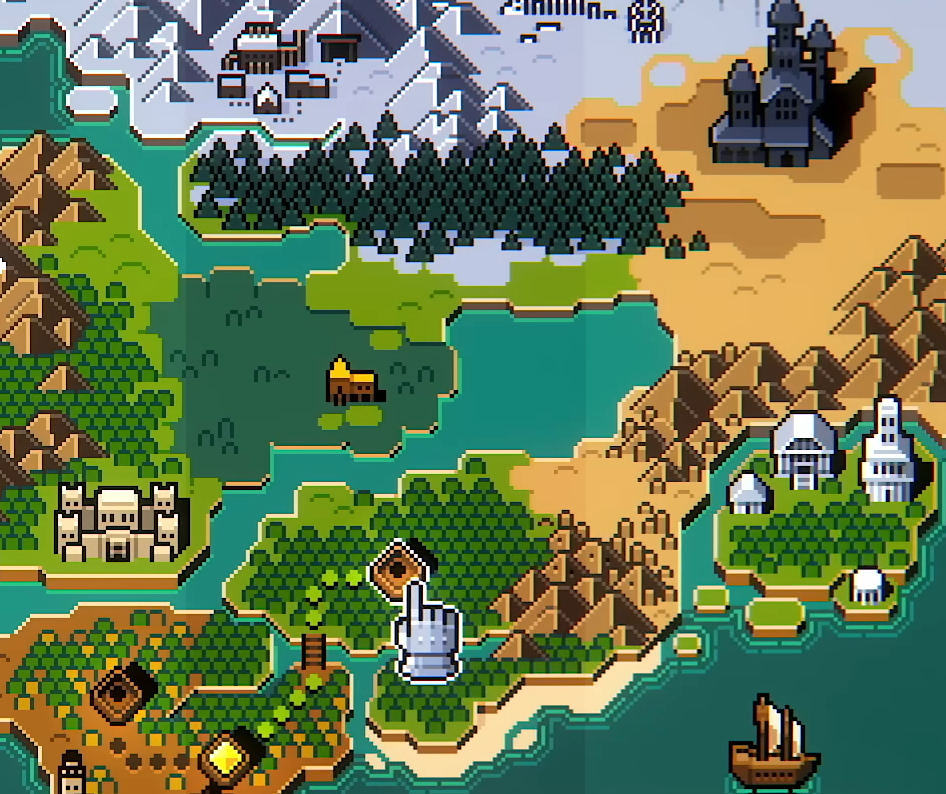Screen dimensions: 946x794
Task: Select the orange stage node beside the gauntlet cursor
Action: pyautogui.click(x=400, y=567)
